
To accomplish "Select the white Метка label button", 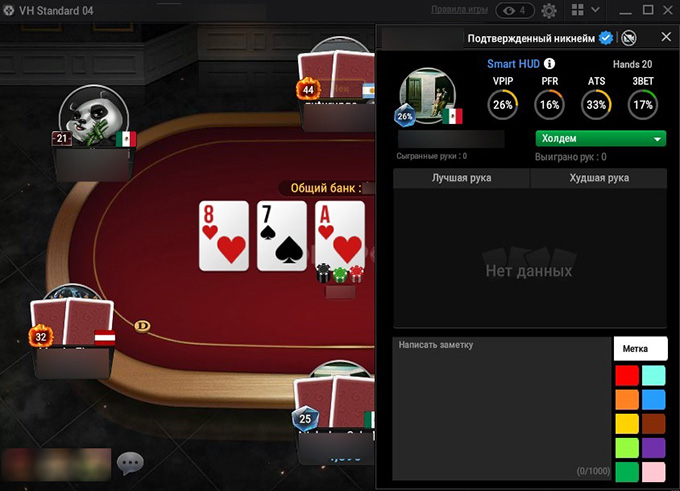I will [x=640, y=348].
